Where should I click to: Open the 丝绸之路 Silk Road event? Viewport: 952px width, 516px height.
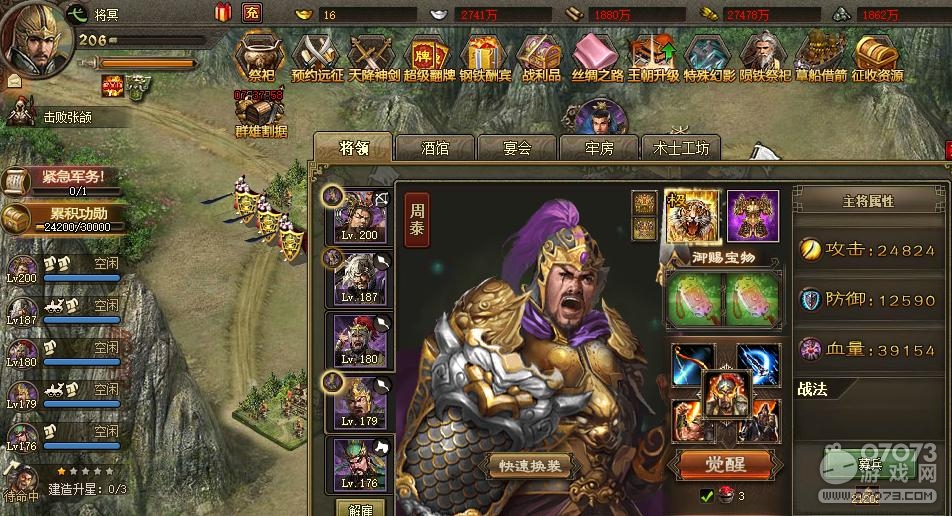tap(597, 54)
